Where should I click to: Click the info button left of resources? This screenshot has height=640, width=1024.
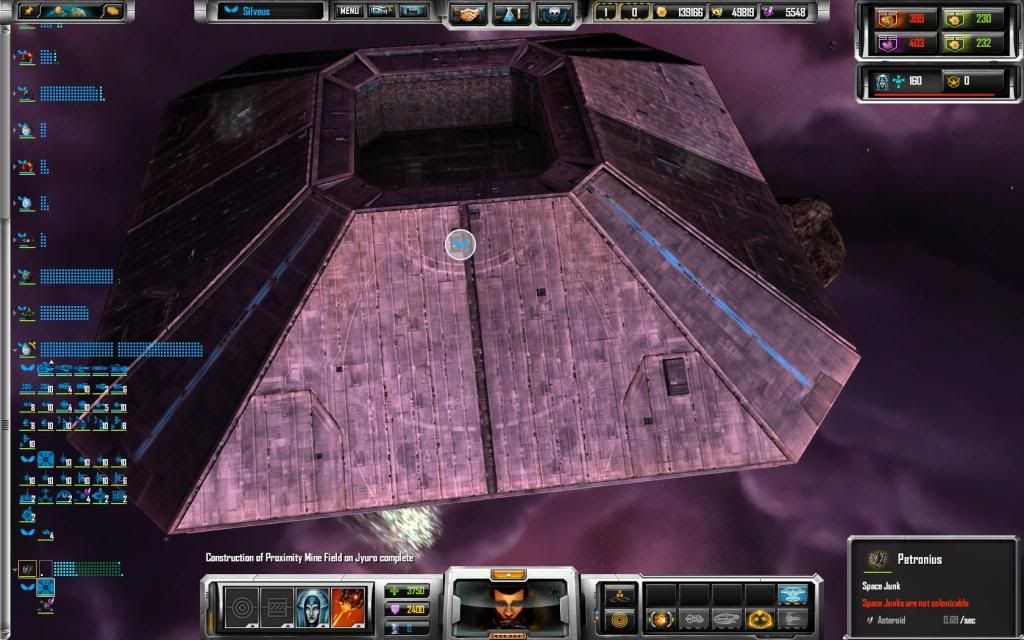tap(608, 12)
